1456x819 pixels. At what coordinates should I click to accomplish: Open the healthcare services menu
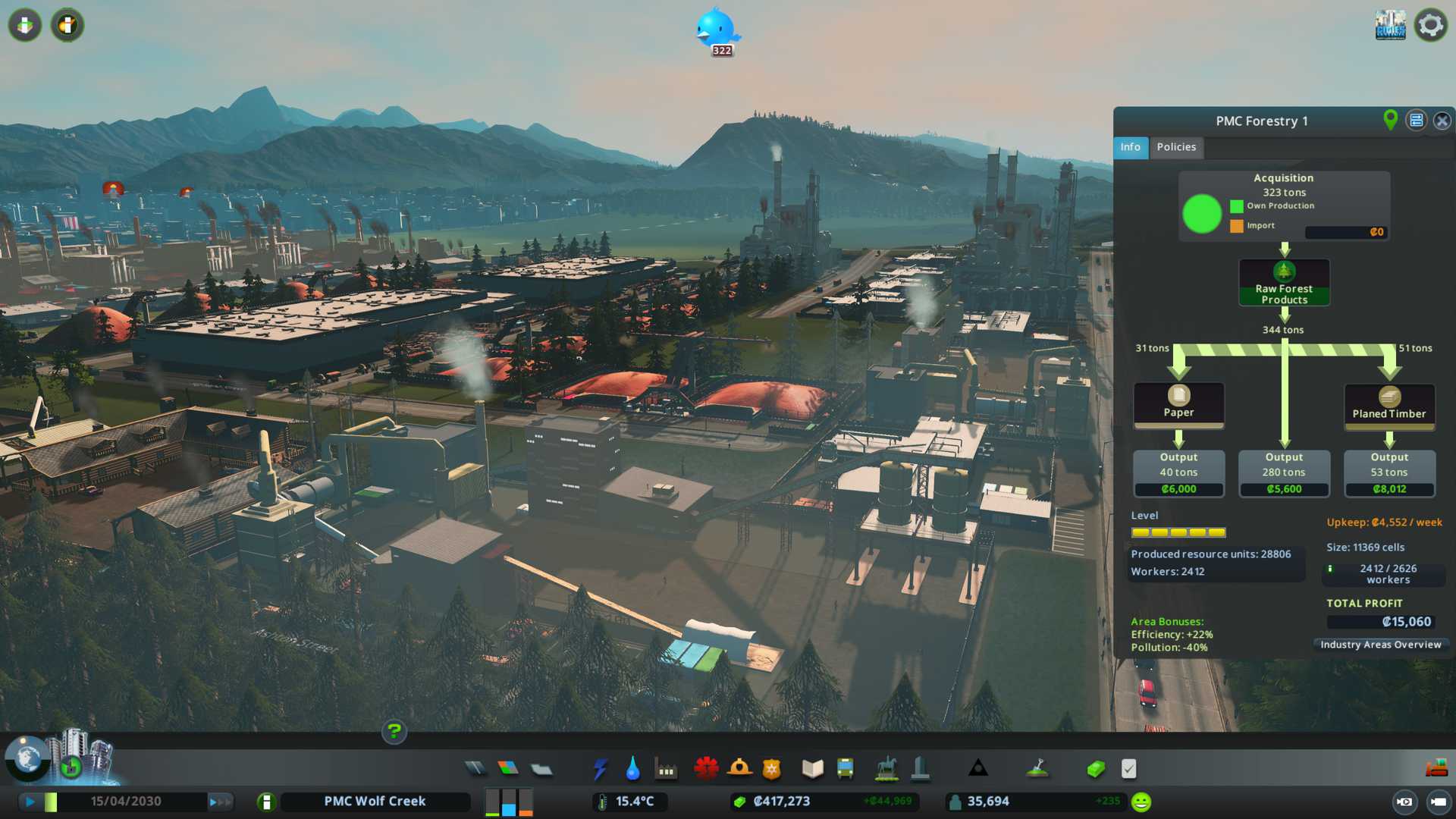[x=706, y=769]
